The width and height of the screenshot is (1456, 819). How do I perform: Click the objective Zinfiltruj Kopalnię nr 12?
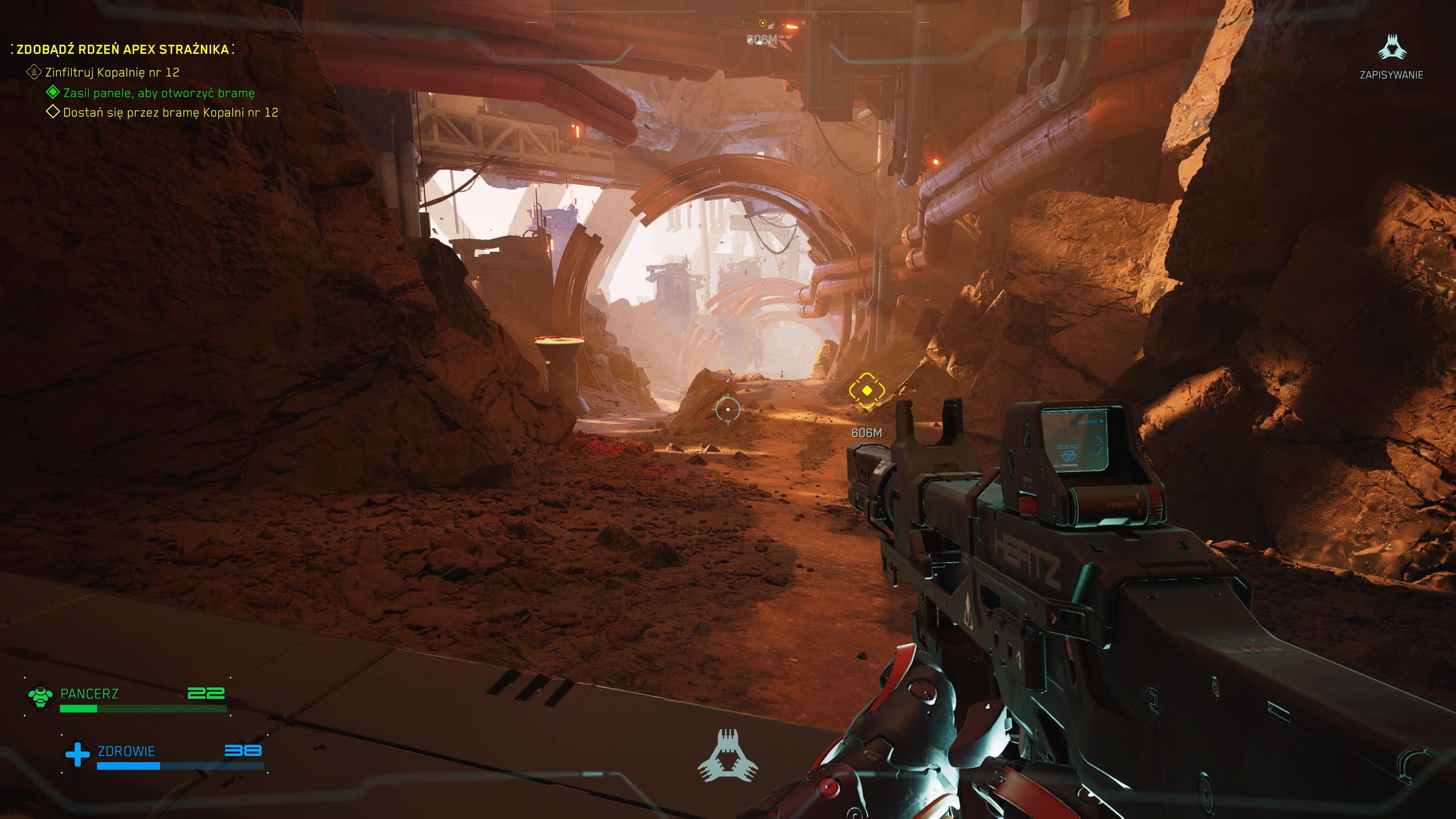[x=112, y=72]
